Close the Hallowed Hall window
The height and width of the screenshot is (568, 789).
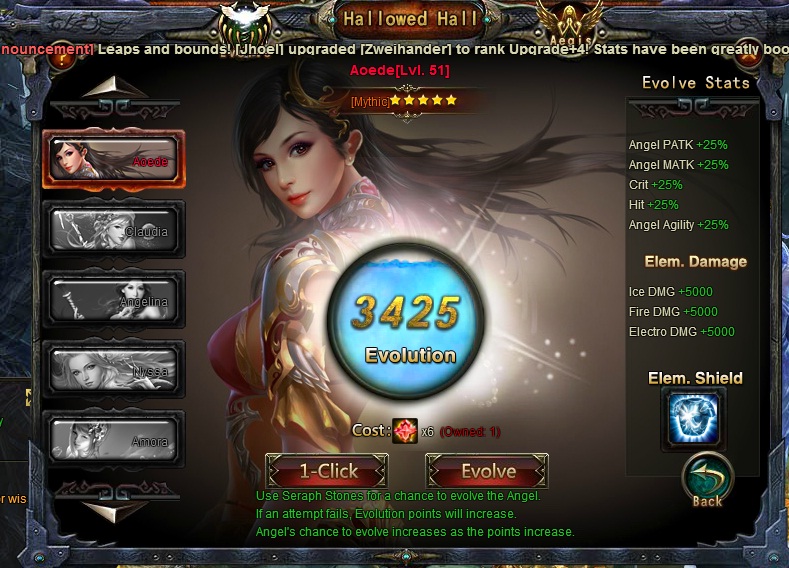[749, 55]
